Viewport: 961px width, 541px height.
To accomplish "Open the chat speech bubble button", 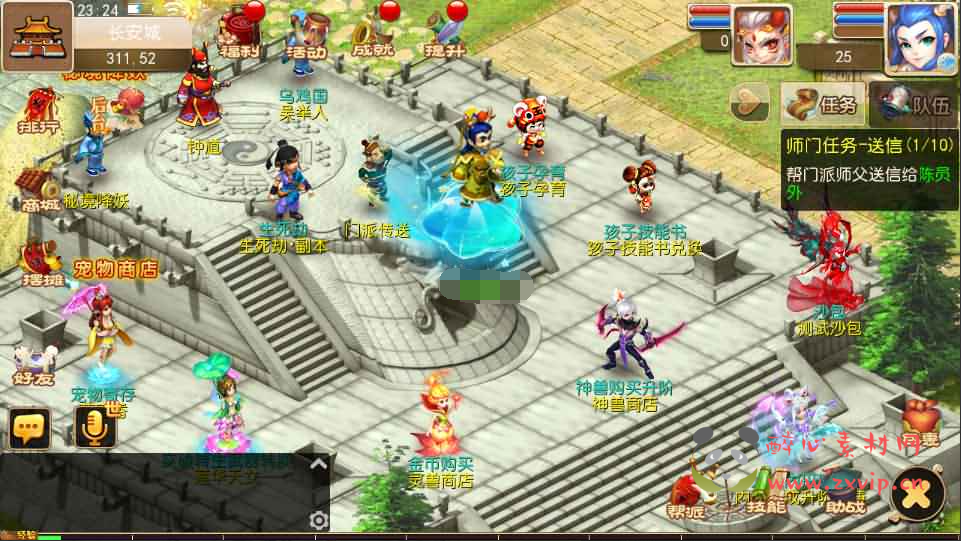I will [30, 428].
